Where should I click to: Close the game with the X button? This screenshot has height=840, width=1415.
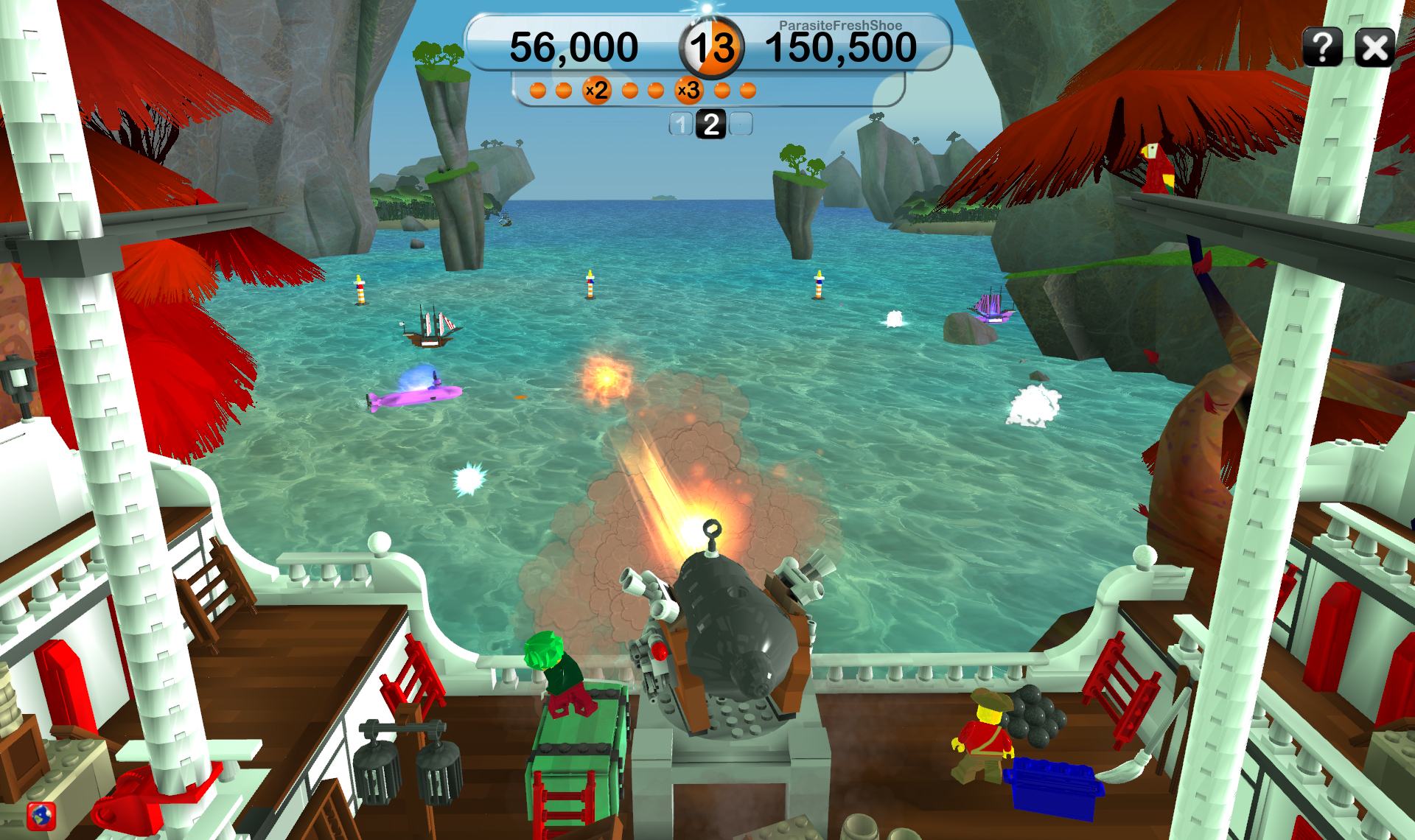(1374, 49)
